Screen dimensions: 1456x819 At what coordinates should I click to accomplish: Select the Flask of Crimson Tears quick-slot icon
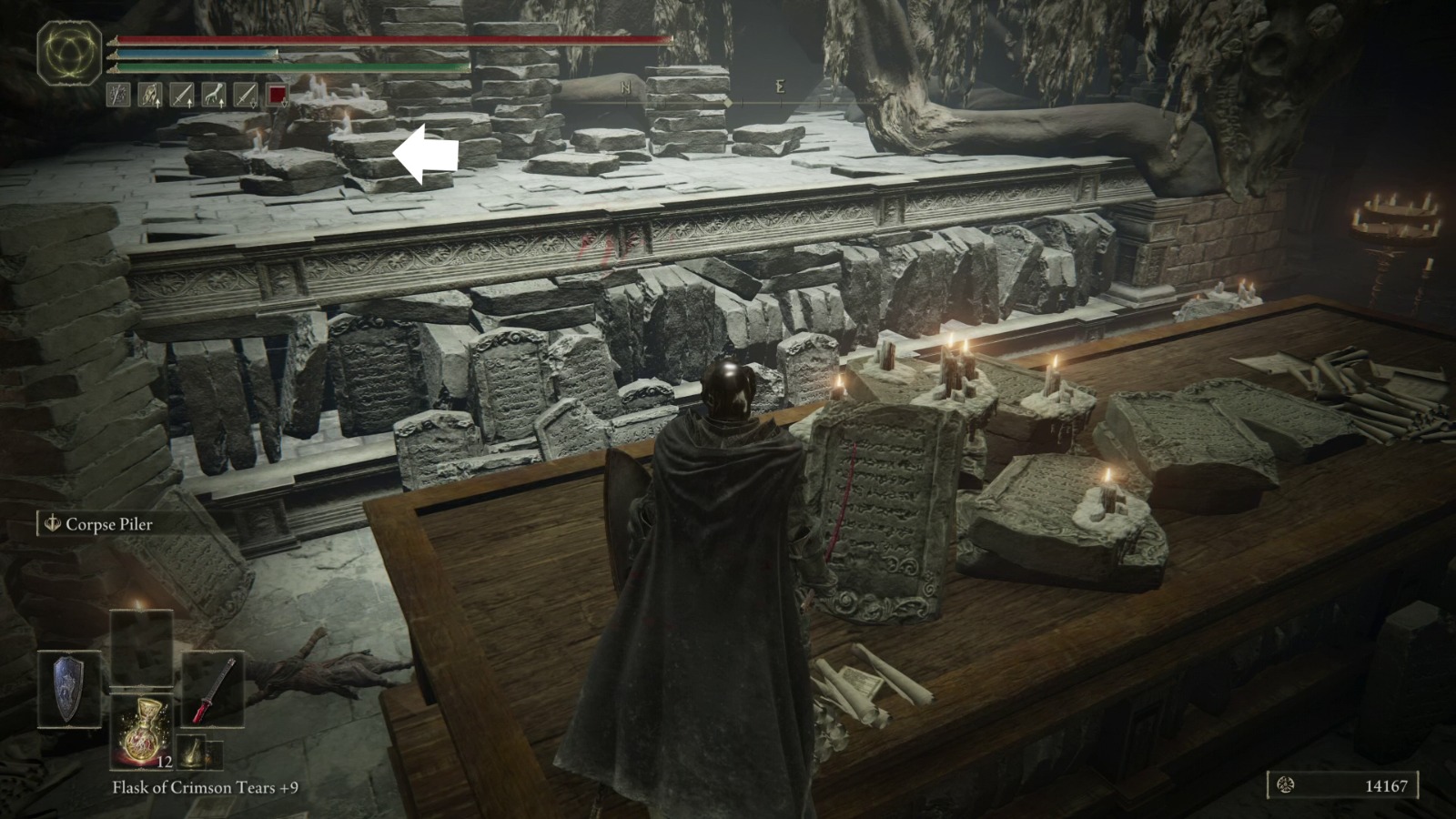coord(144,731)
